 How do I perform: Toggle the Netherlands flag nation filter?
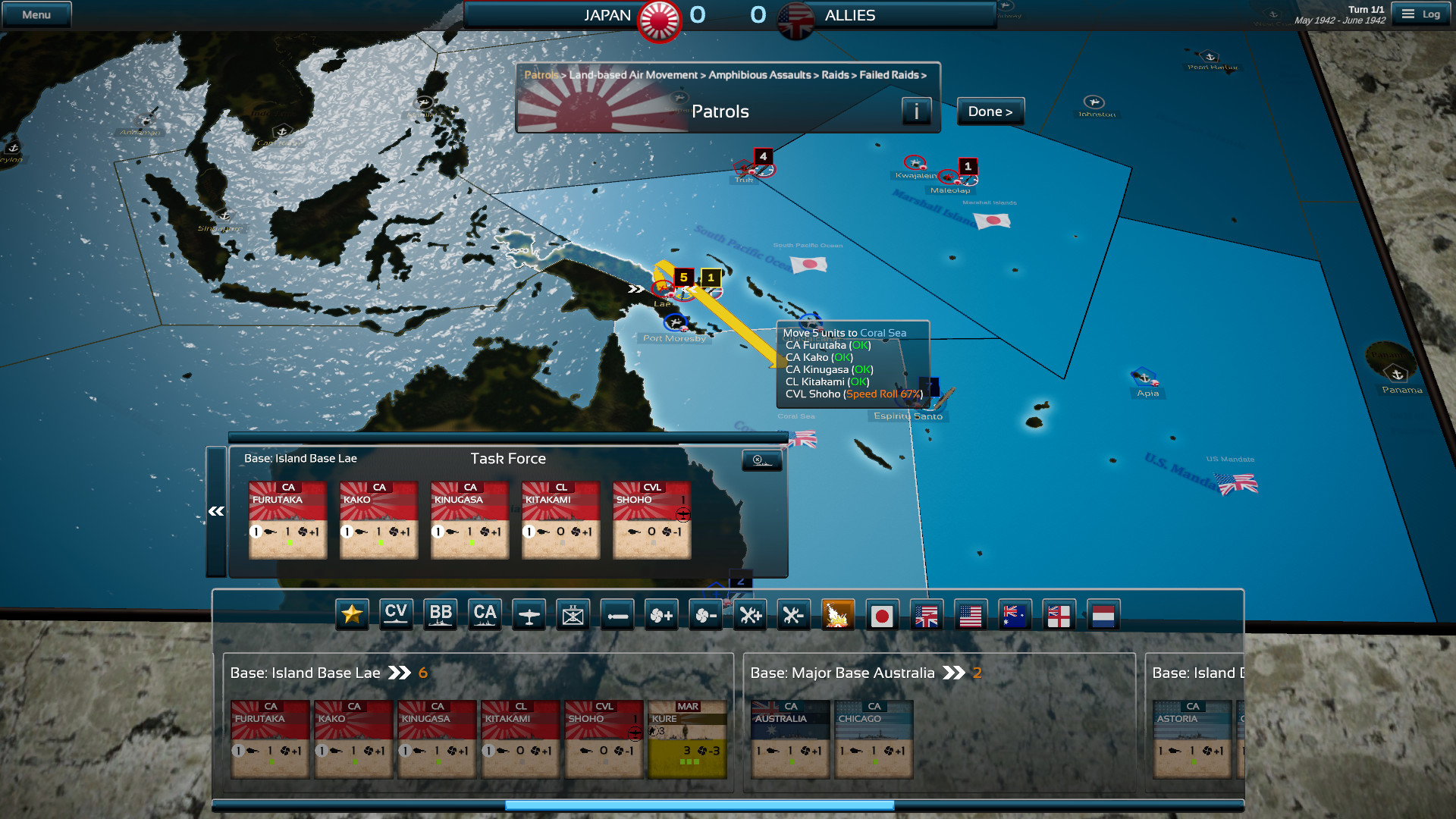pyautogui.click(x=1103, y=615)
